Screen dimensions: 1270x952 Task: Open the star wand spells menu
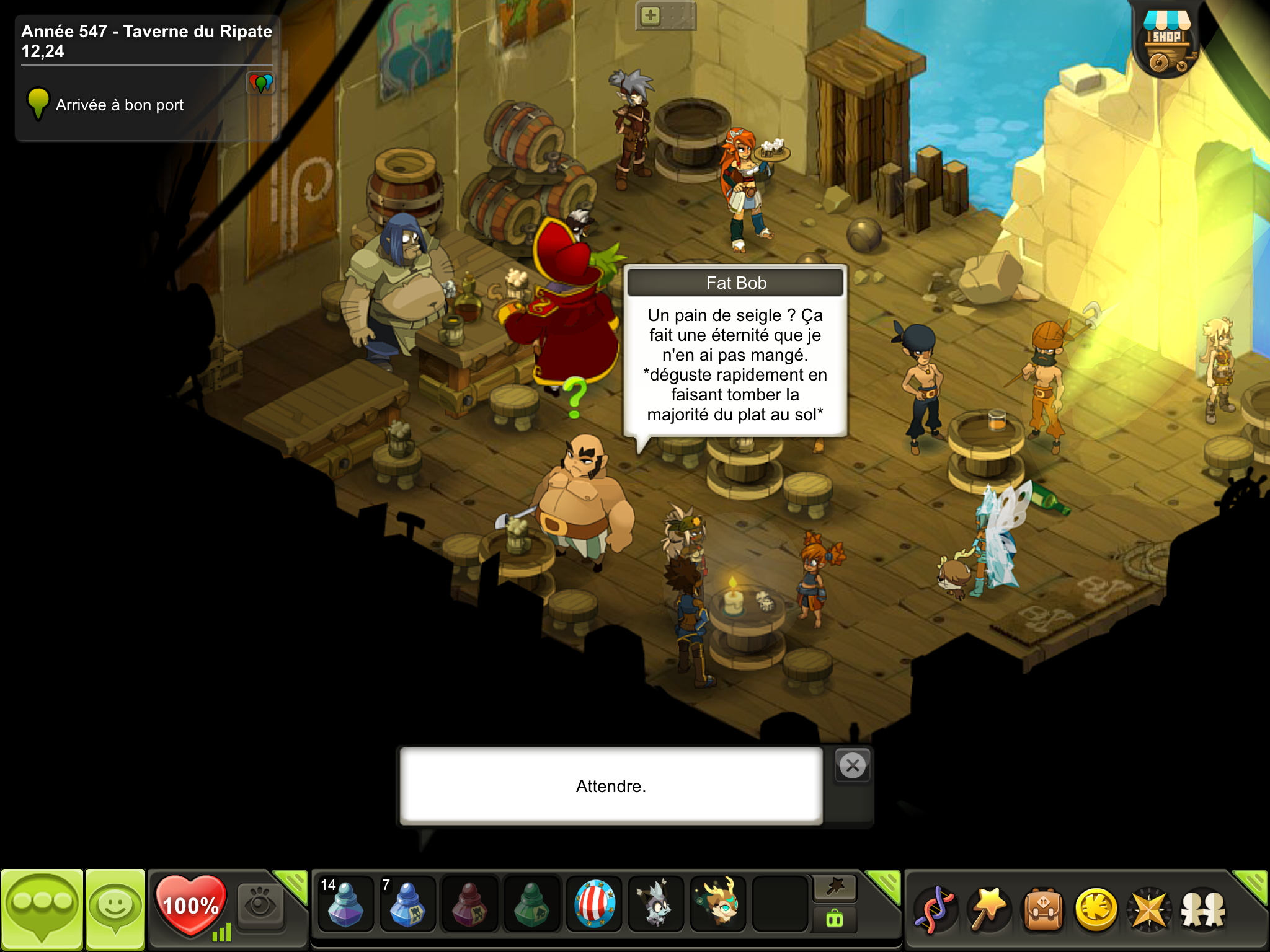point(989,910)
